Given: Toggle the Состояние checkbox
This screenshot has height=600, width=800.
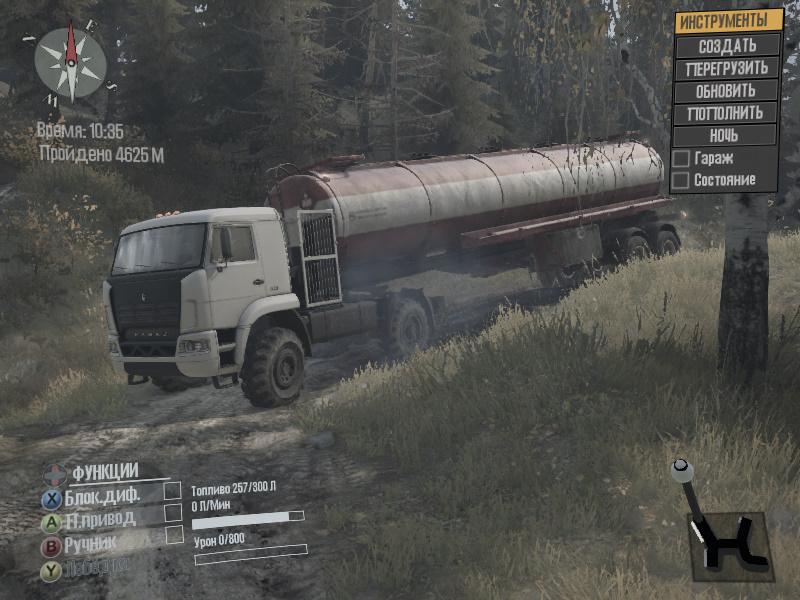Looking at the screenshot, I should coord(681,181).
